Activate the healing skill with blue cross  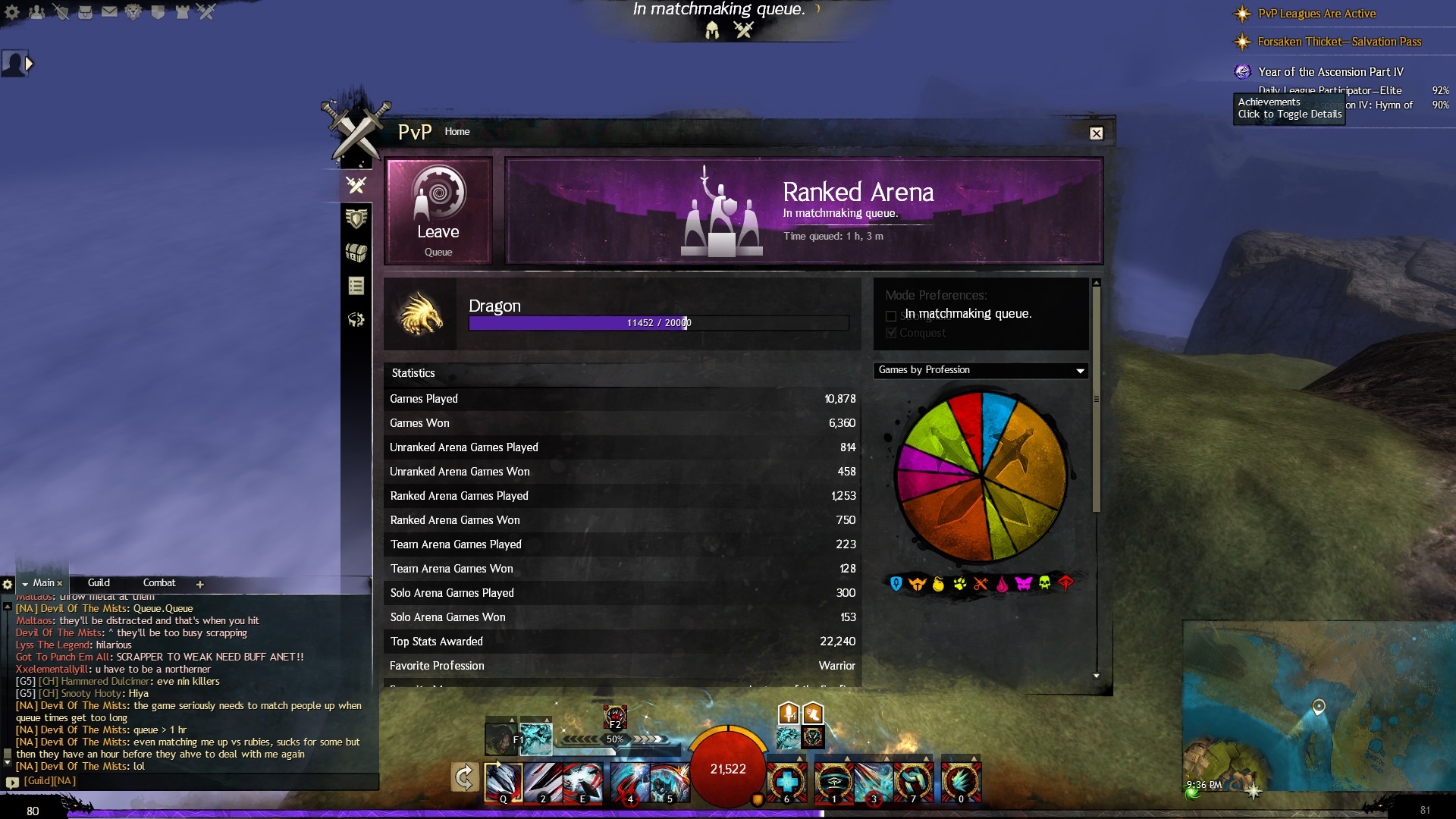[786, 781]
